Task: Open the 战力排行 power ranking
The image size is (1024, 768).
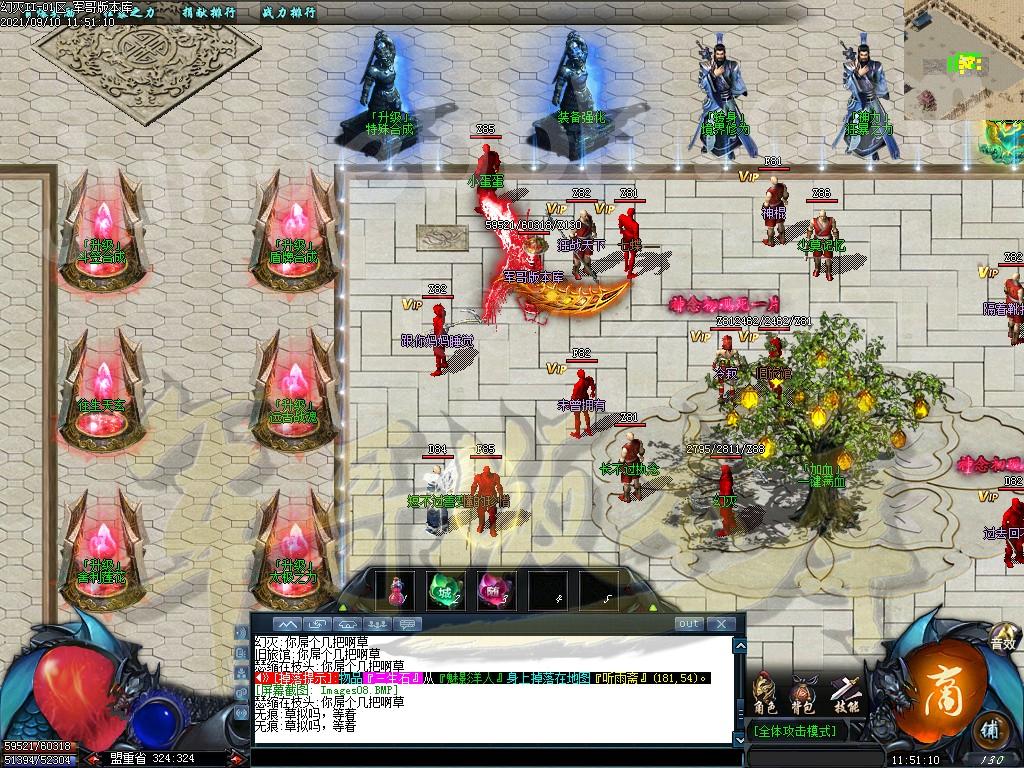Action: (288, 13)
